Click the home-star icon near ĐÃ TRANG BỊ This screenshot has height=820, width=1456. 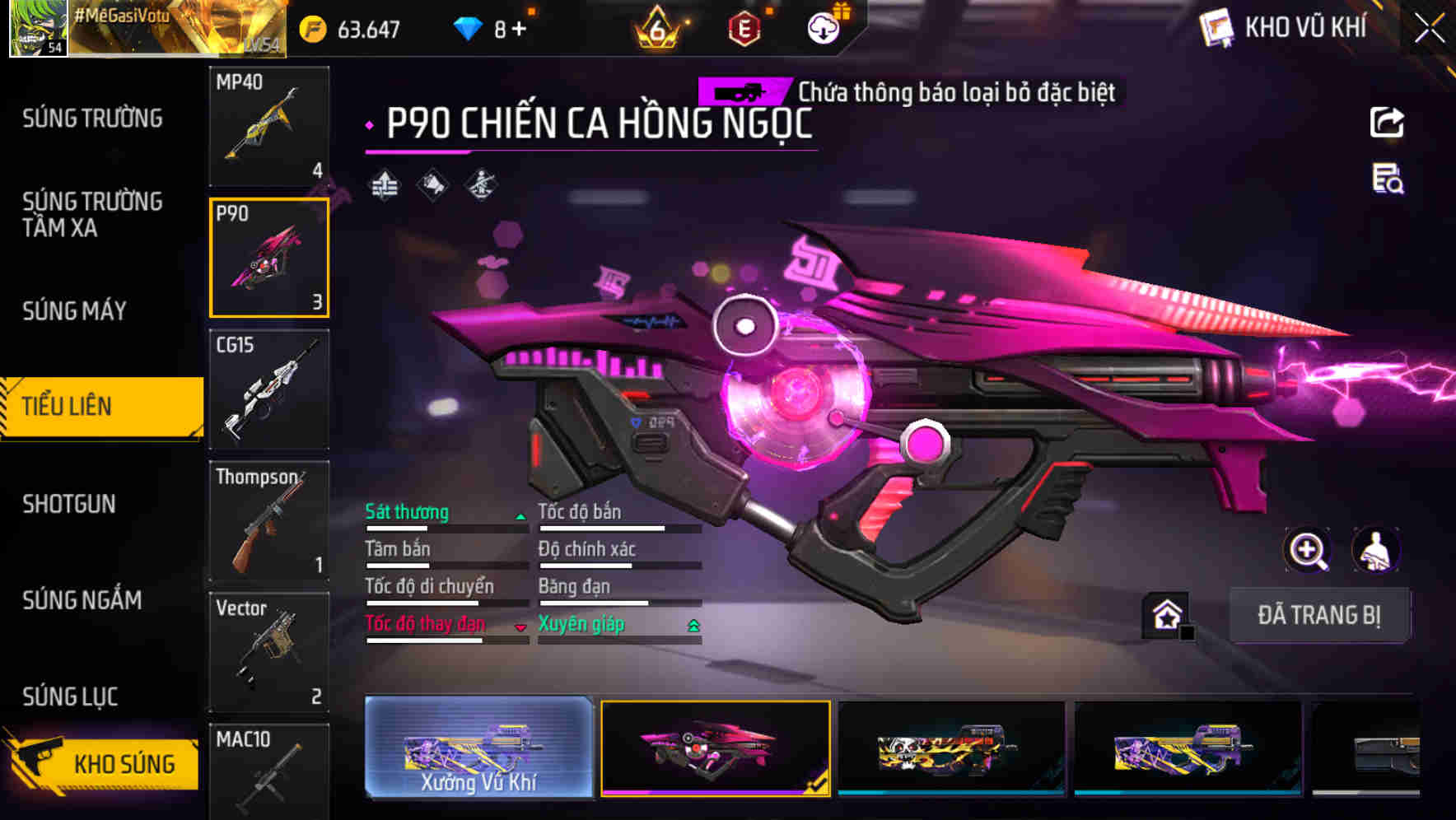[x=1164, y=613]
